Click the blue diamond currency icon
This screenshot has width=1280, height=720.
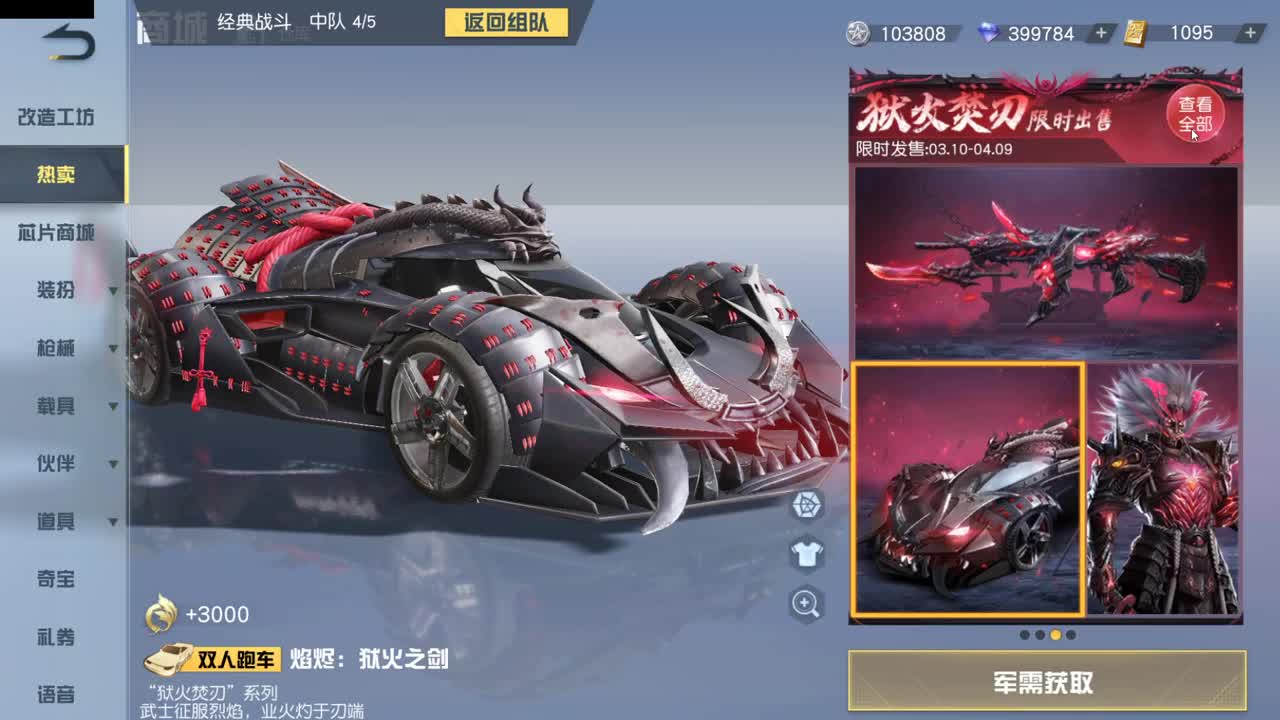989,33
